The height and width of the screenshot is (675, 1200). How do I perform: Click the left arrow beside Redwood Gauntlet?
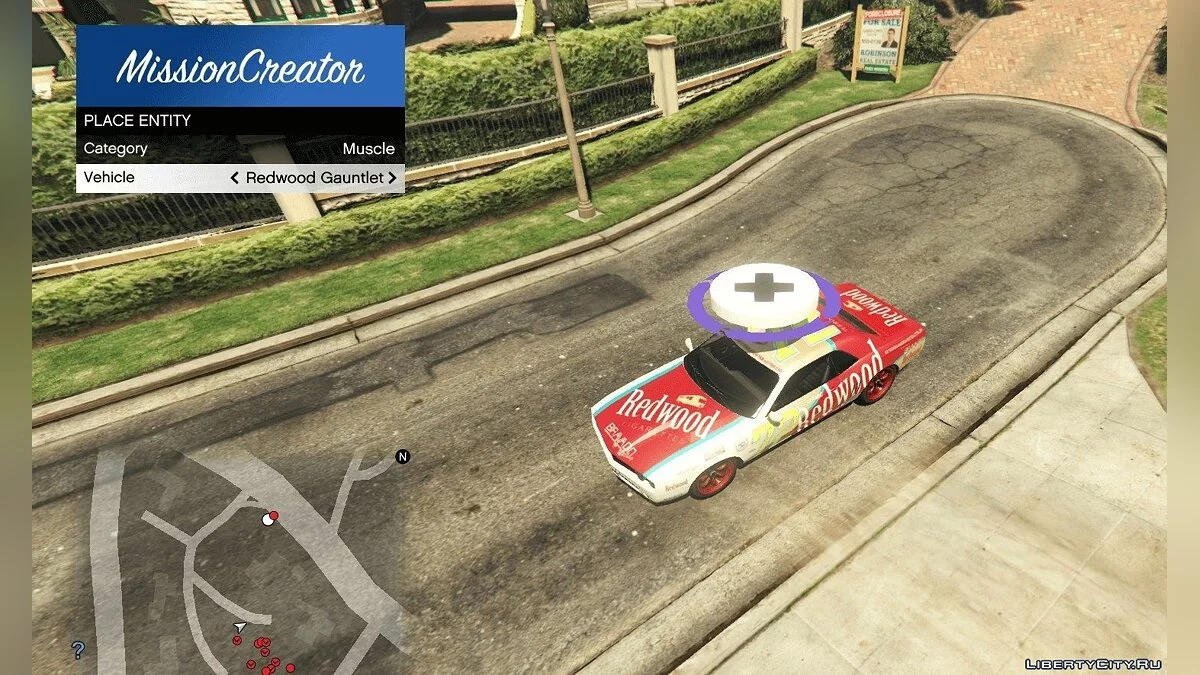tap(235, 178)
